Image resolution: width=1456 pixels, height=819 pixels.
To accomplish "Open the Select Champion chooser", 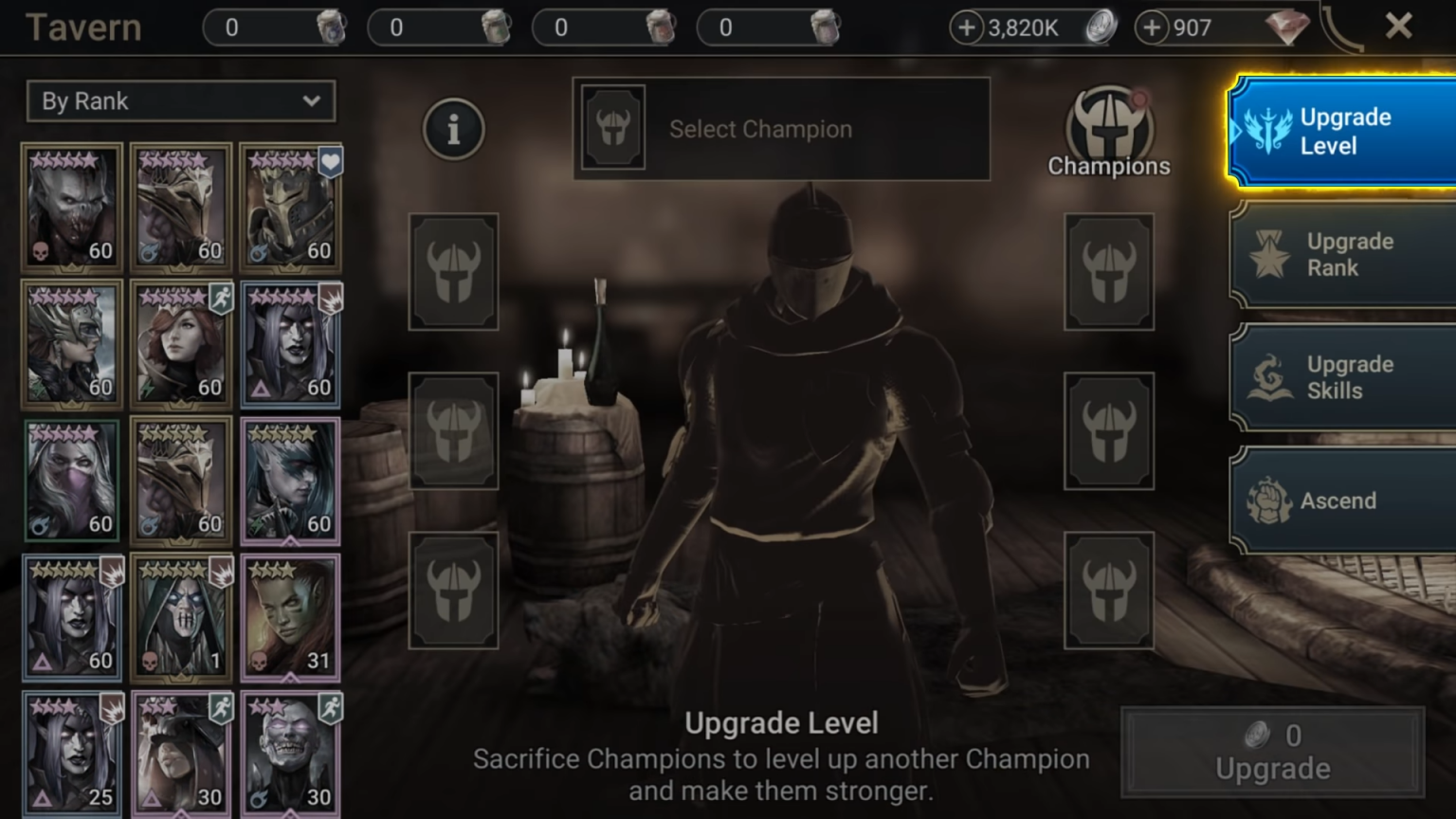I will click(780, 129).
